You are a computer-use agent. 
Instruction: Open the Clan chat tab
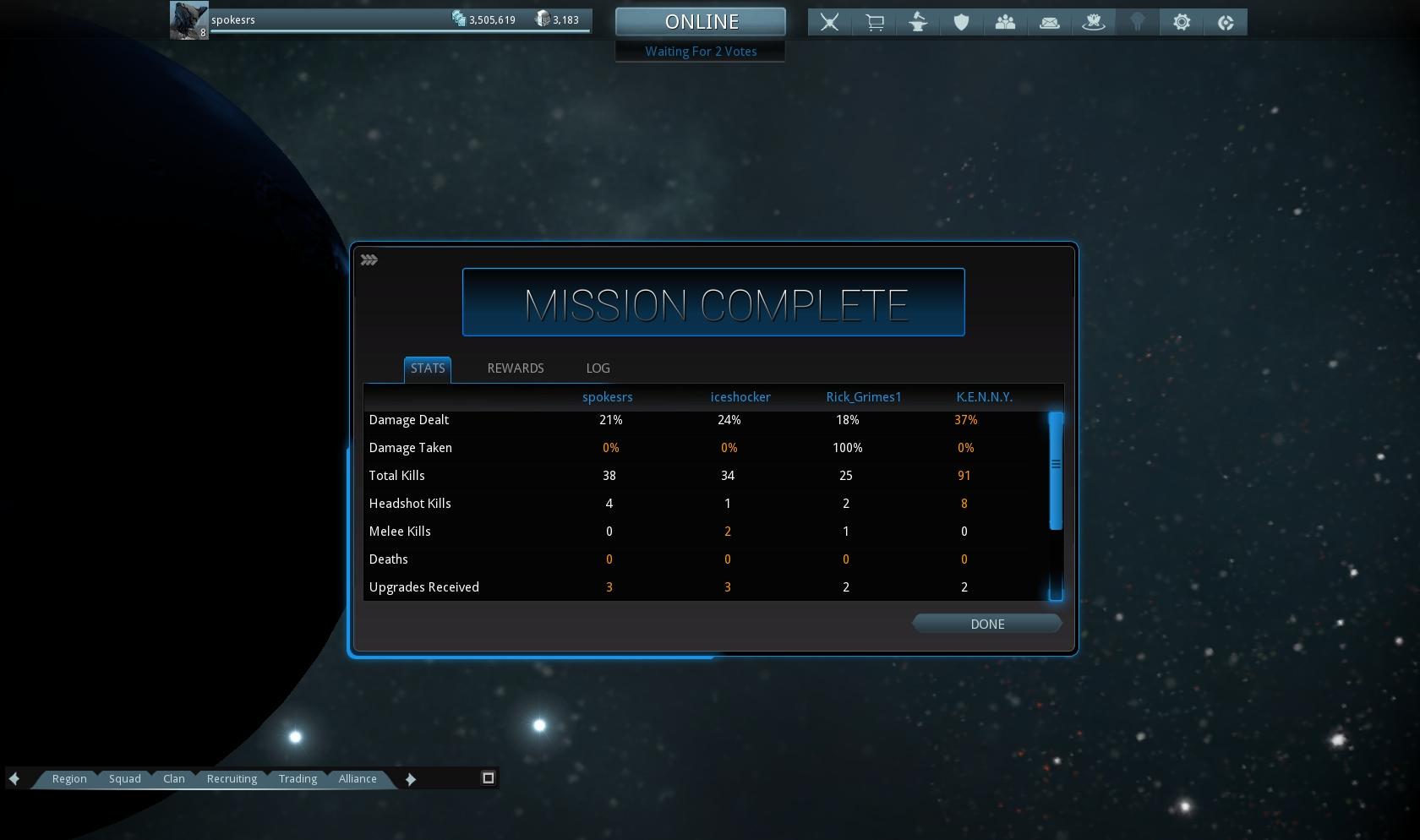click(x=174, y=779)
